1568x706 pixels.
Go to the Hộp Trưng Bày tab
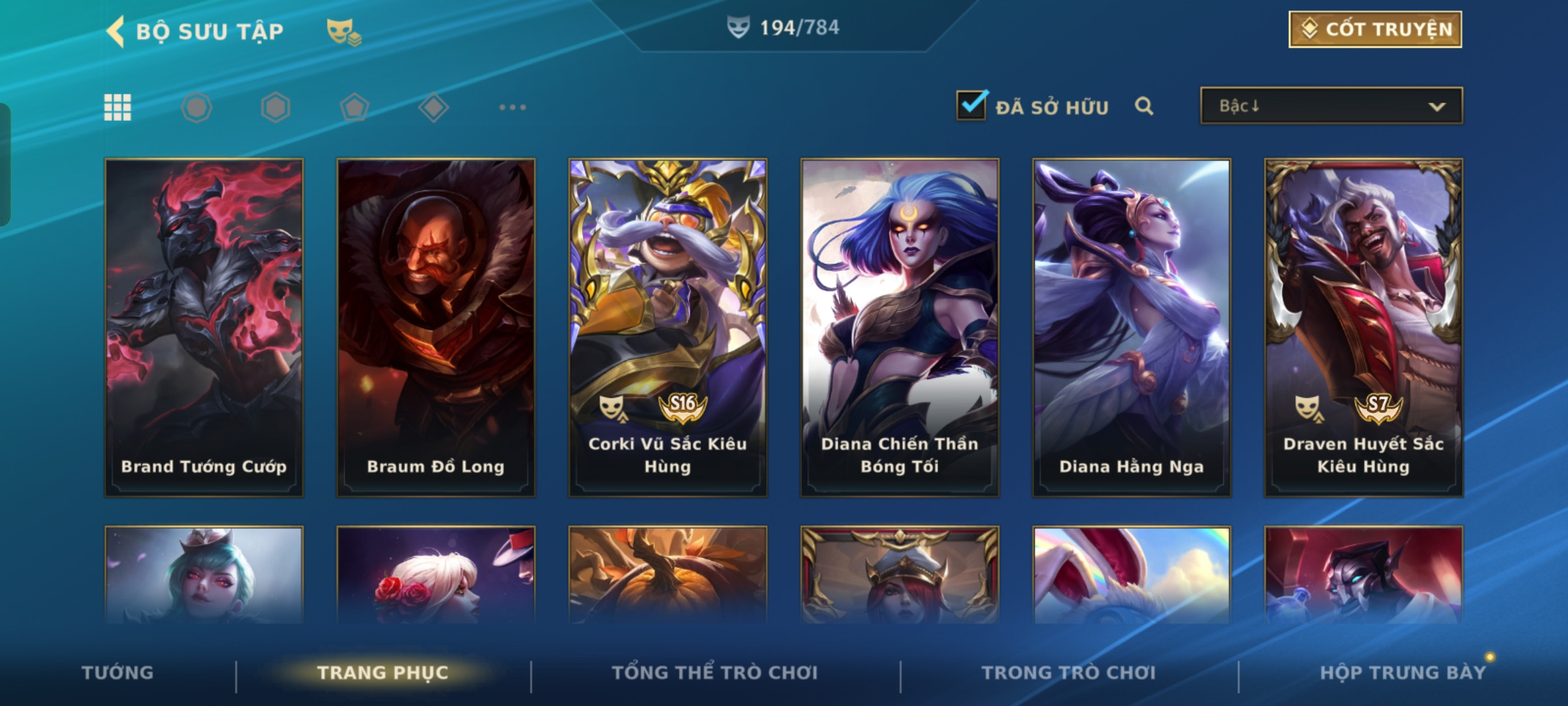[x=1402, y=673]
